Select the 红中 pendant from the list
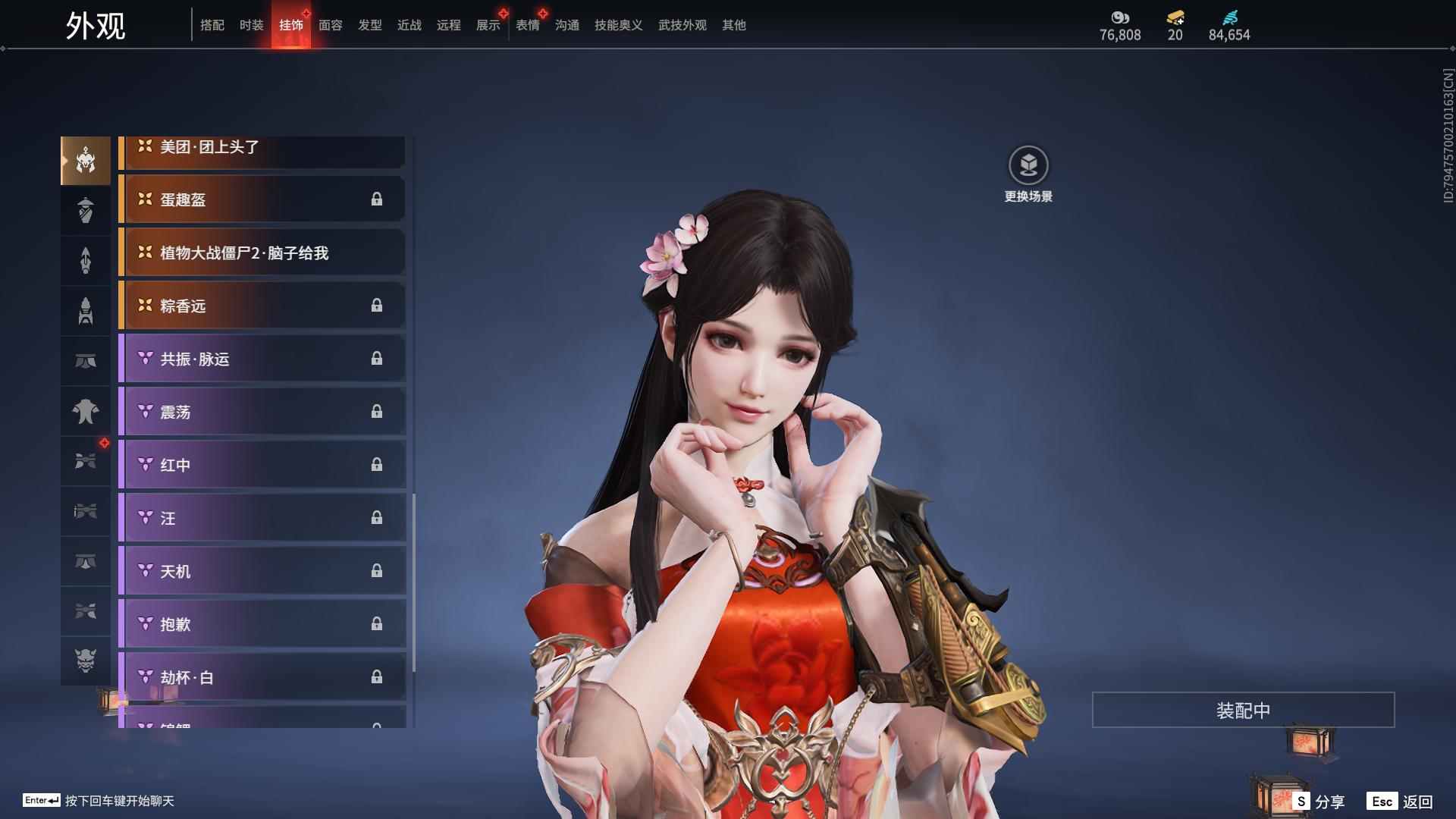This screenshot has width=1456, height=819. tap(262, 466)
